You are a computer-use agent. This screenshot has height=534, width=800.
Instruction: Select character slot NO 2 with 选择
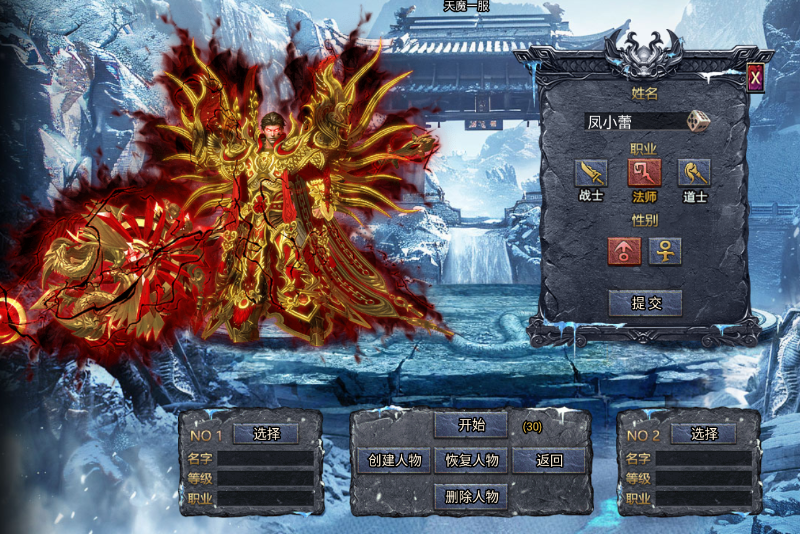click(x=704, y=434)
